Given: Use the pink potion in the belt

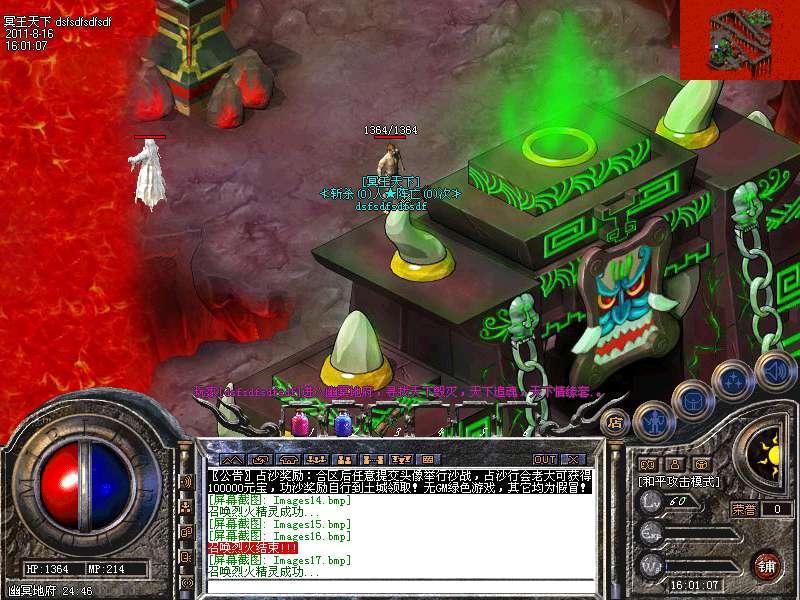Looking at the screenshot, I should click(300, 424).
